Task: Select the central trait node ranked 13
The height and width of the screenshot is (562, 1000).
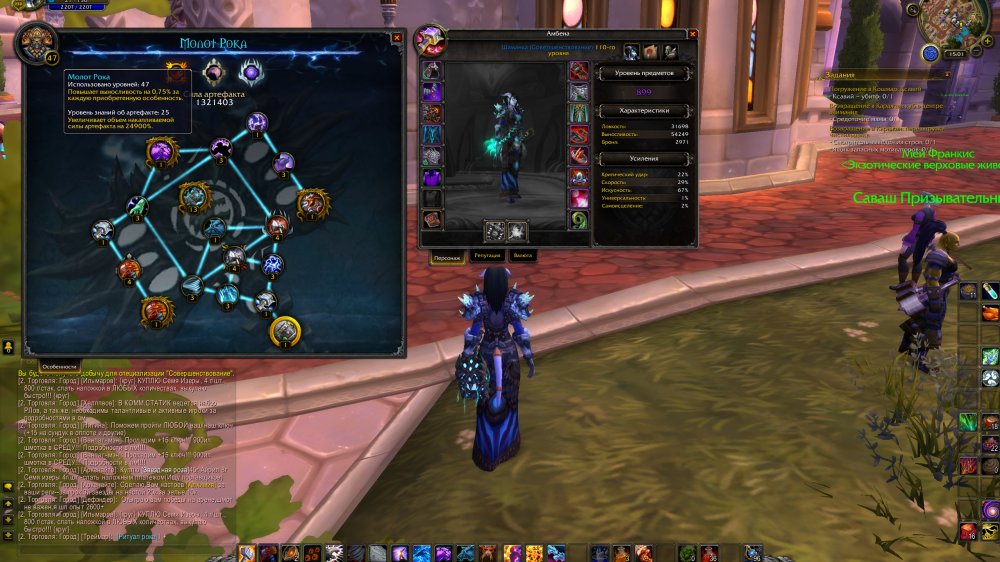Action: [195, 197]
